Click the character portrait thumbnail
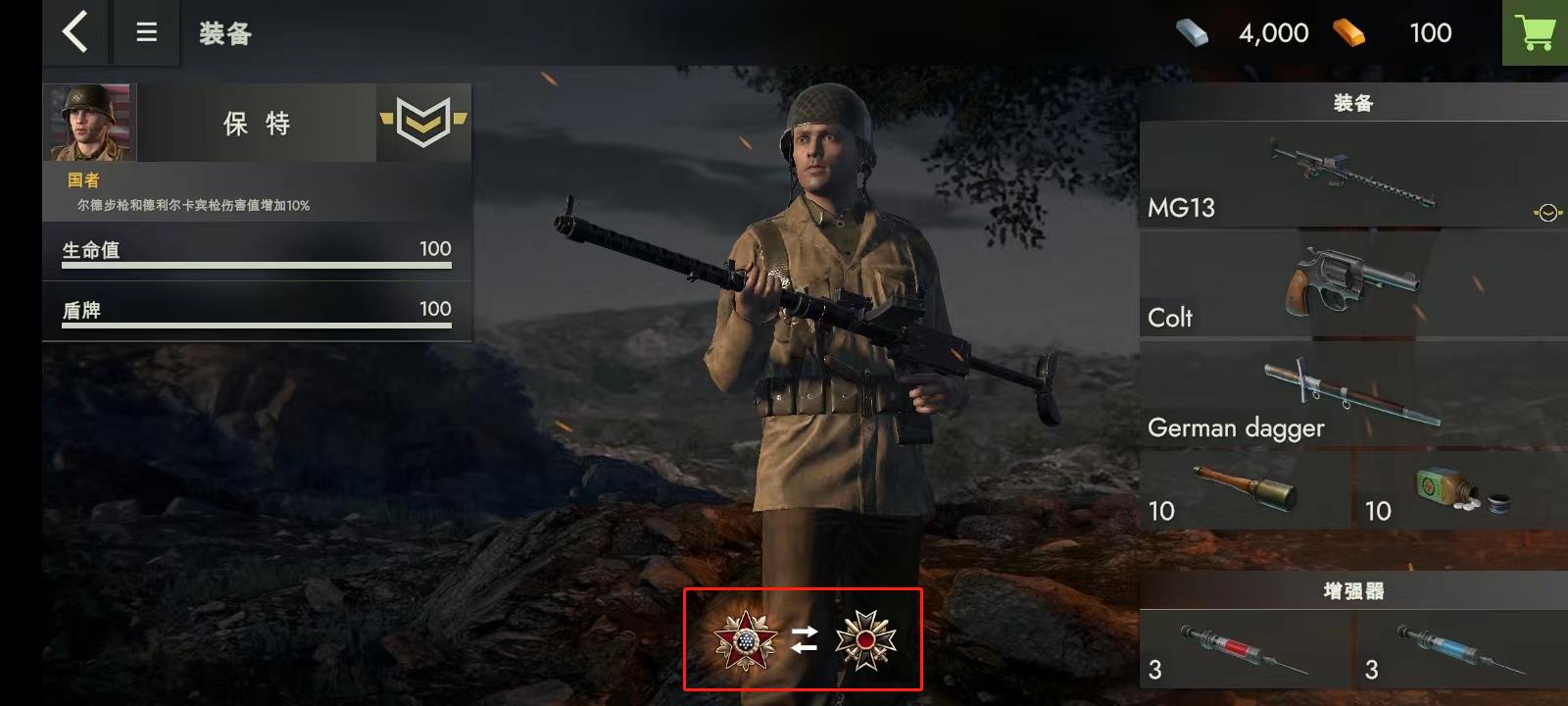 click(x=88, y=123)
